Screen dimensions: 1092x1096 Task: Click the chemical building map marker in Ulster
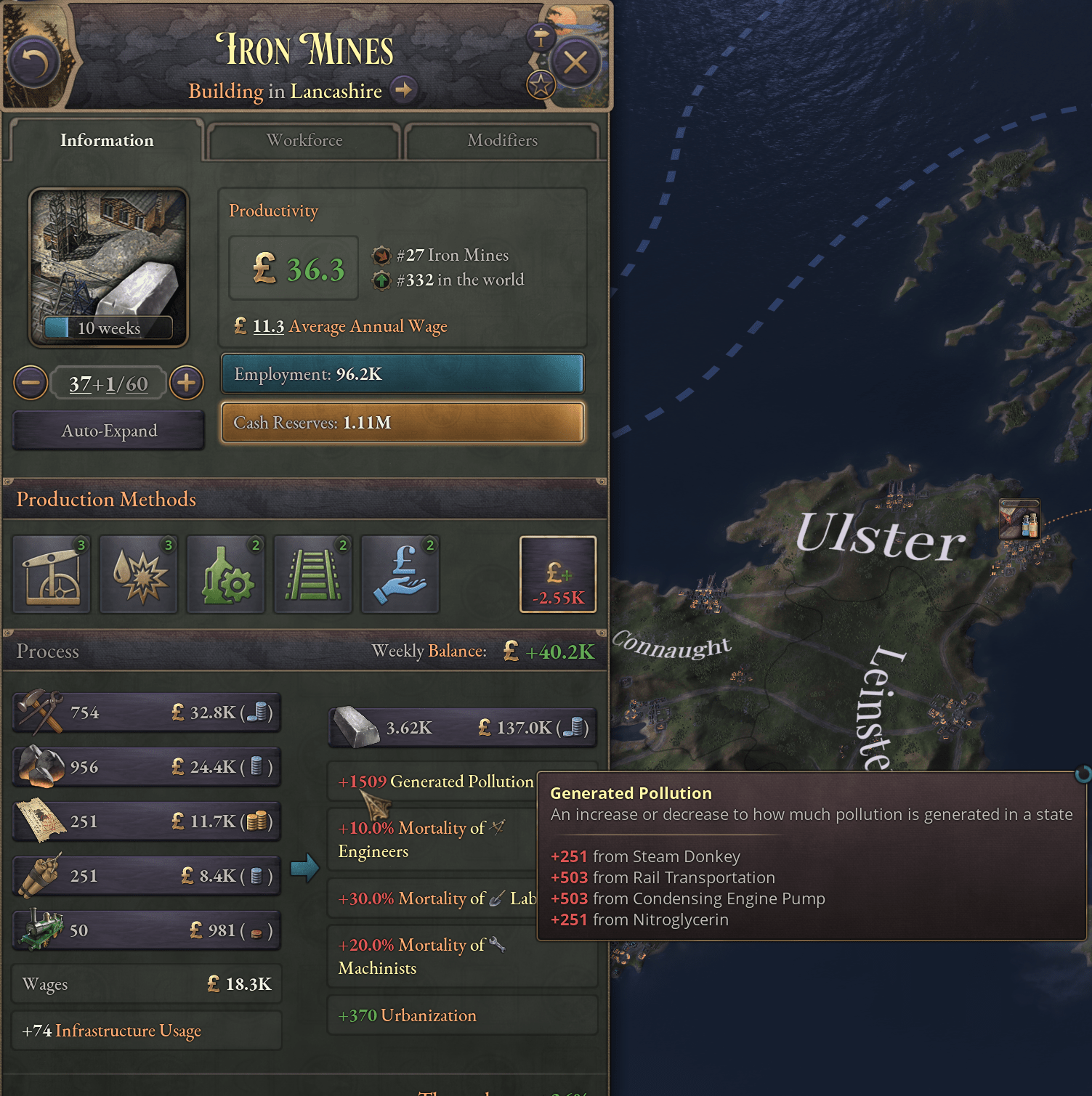click(1019, 519)
